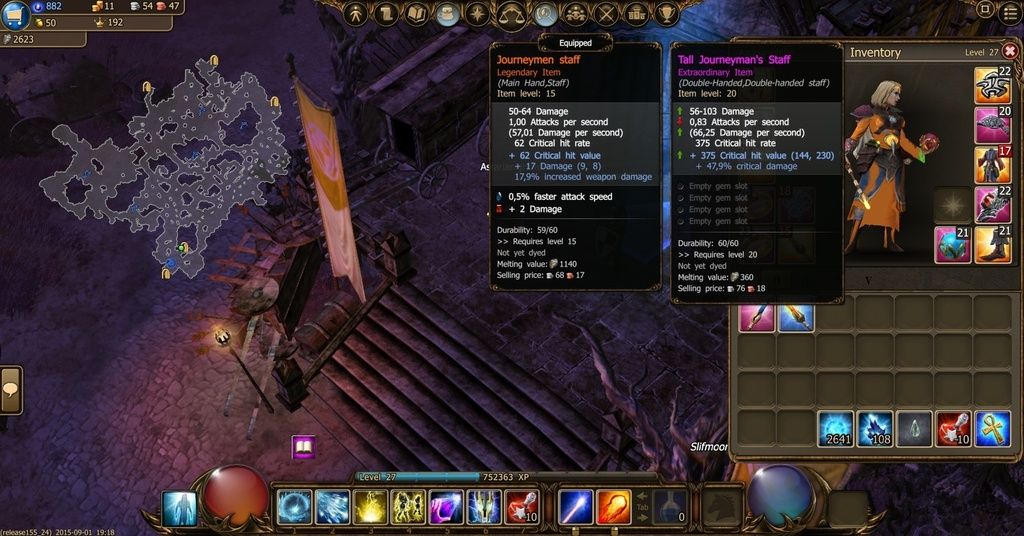This screenshot has width=1024, height=536.
Task: Use the red potion in hotbar
Action: 523,507
